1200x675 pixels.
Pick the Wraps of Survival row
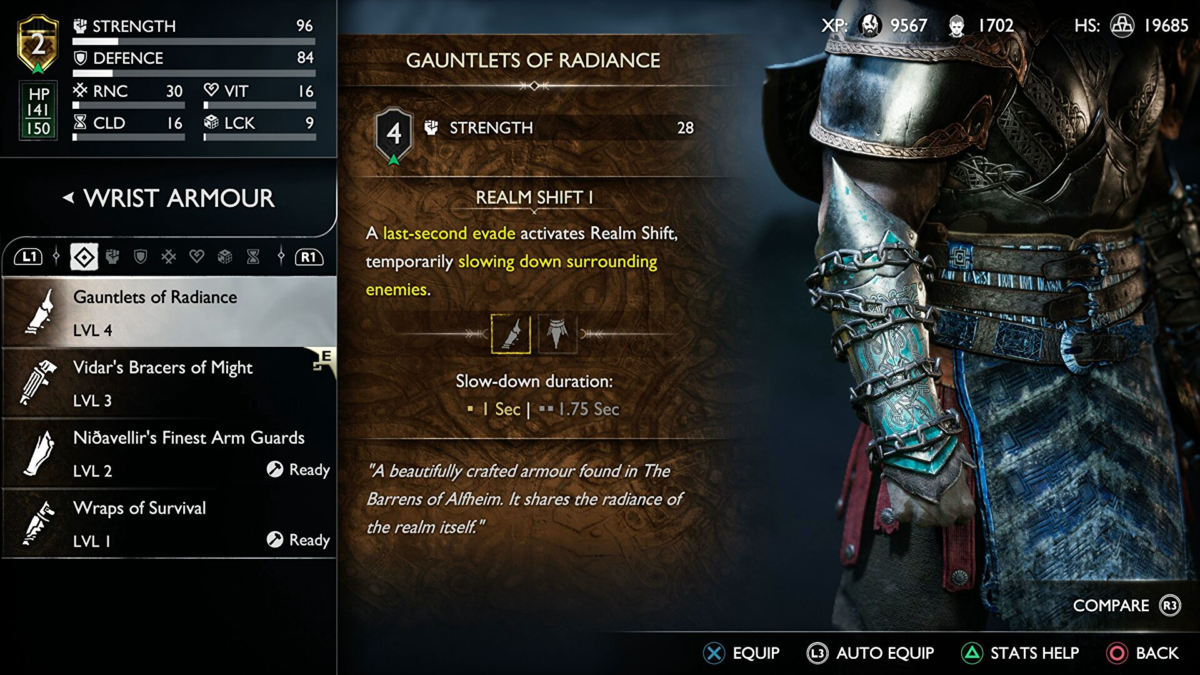[x=168, y=523]
